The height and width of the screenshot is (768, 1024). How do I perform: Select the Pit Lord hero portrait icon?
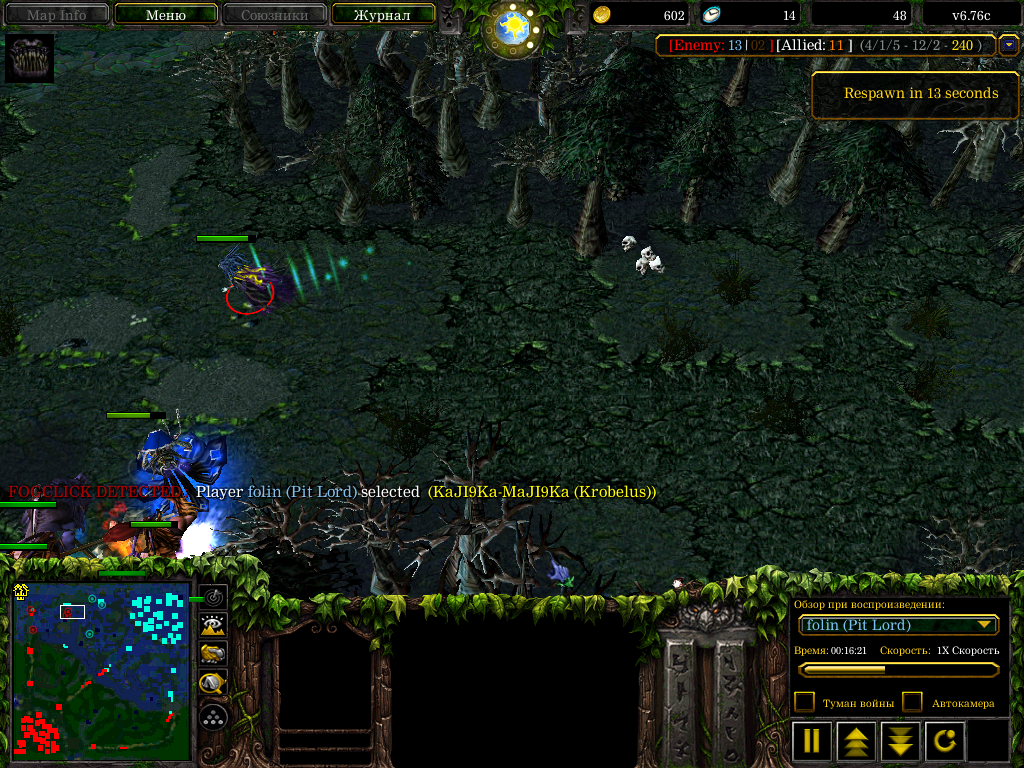tap(29, 59)
